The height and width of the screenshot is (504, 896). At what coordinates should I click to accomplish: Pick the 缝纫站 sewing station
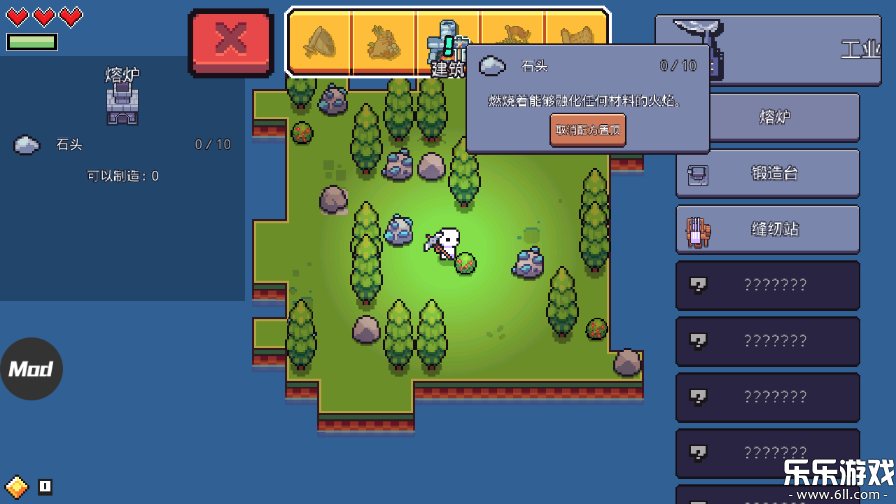click(x=767, y=230)
